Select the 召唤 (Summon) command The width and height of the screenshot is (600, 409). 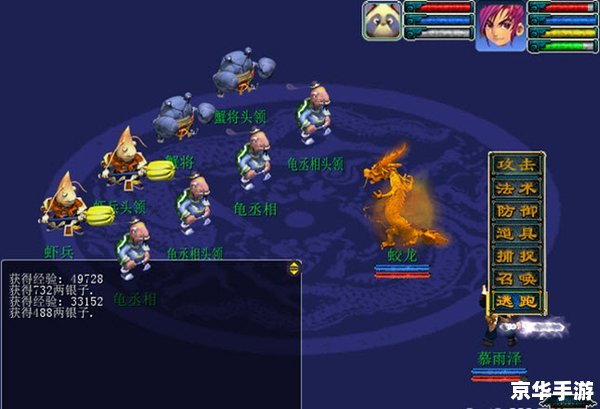point(517,278)
